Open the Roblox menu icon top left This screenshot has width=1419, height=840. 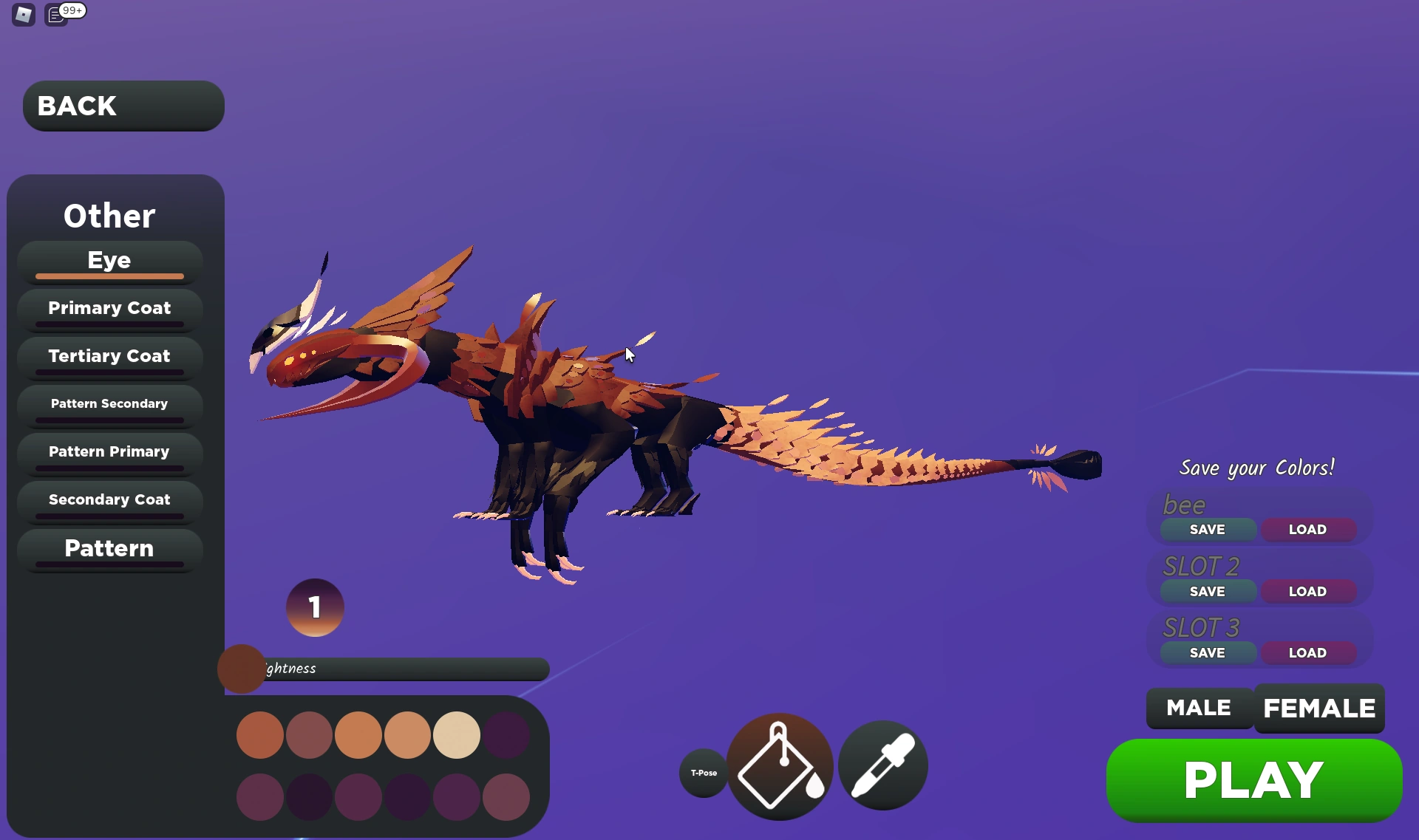pyautogui.click(x=22, y=14)
